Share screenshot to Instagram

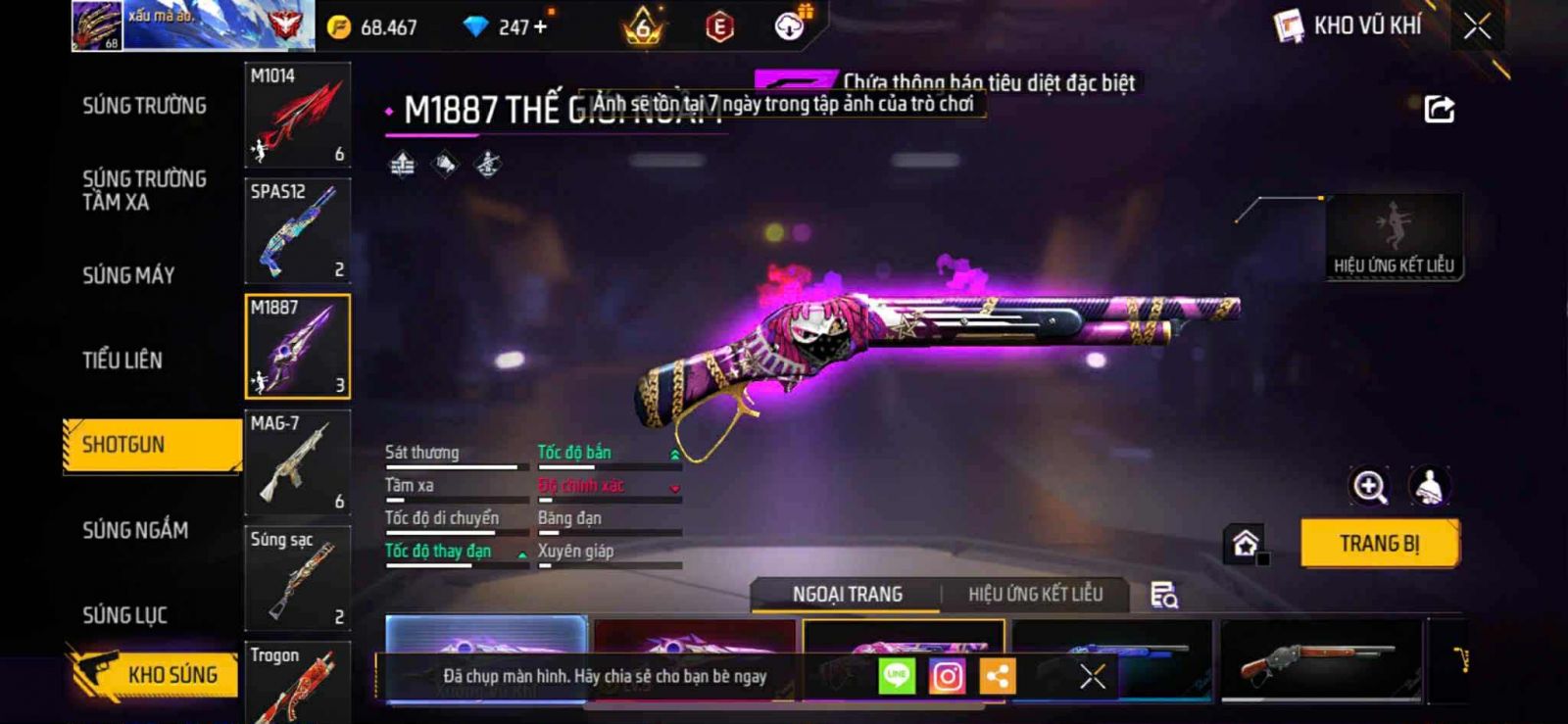click(947, 676)
